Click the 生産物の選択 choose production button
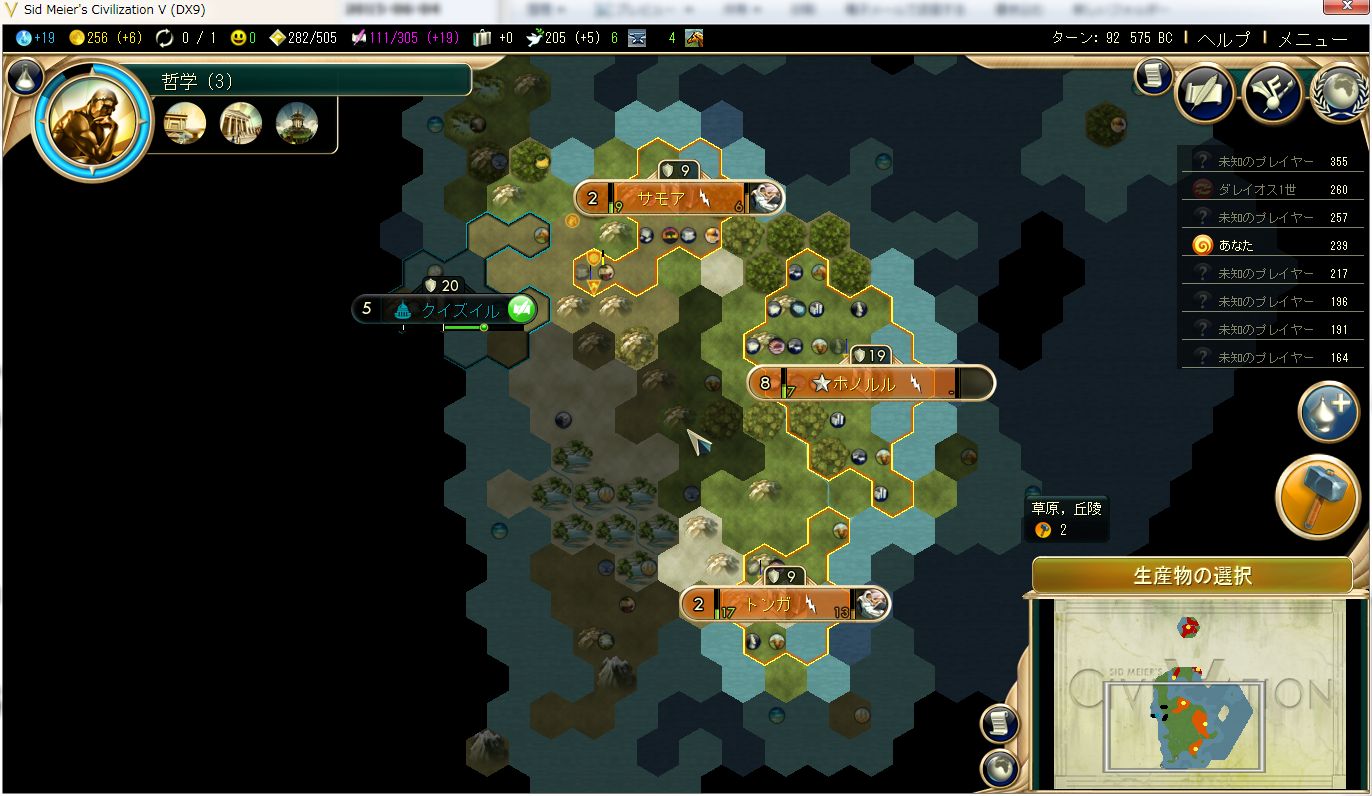Image resolution: width=1372 pixels, height=796 pixels. 1192,576
